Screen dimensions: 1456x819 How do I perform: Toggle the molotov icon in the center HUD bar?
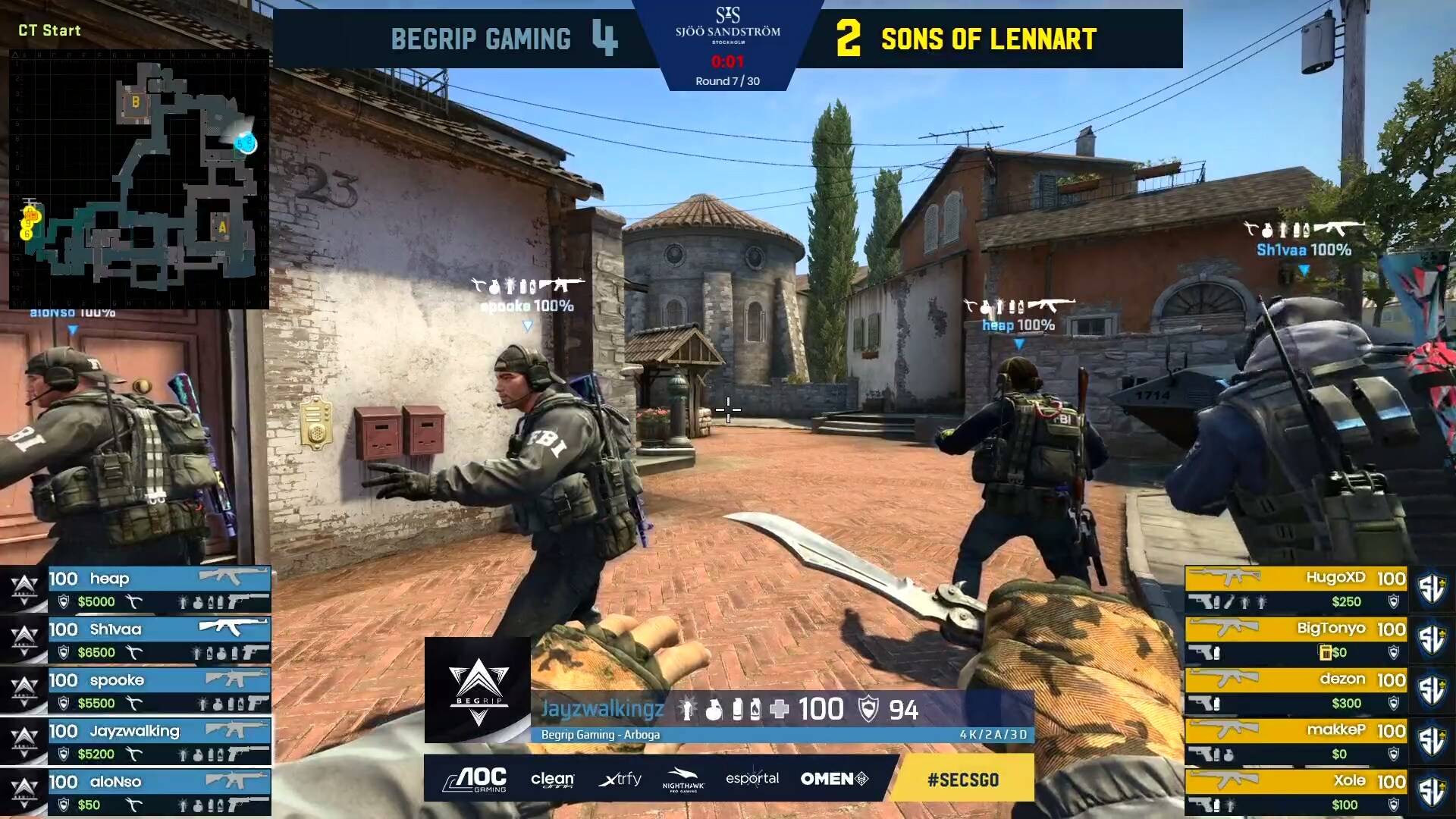coord(756,708)
